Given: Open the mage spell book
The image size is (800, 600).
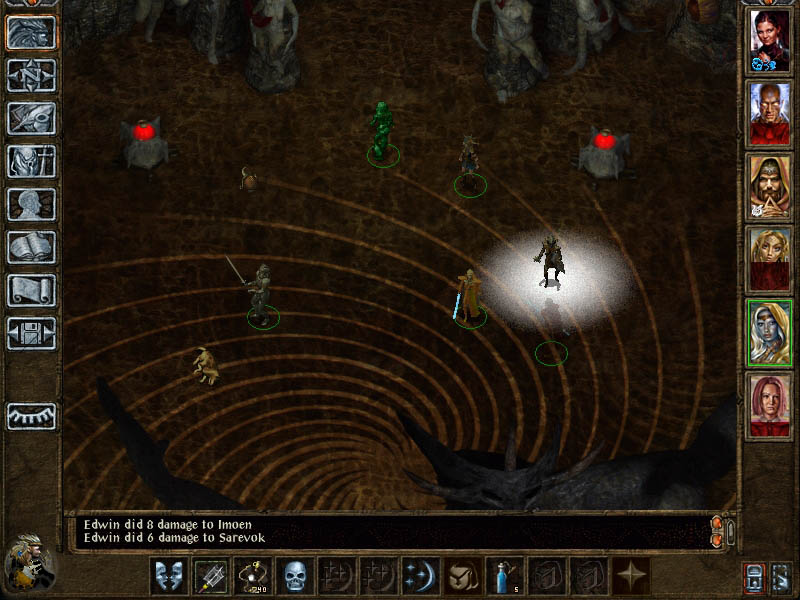Looking at the screenshot, I should pyautogui.click(x=31, y=248).
